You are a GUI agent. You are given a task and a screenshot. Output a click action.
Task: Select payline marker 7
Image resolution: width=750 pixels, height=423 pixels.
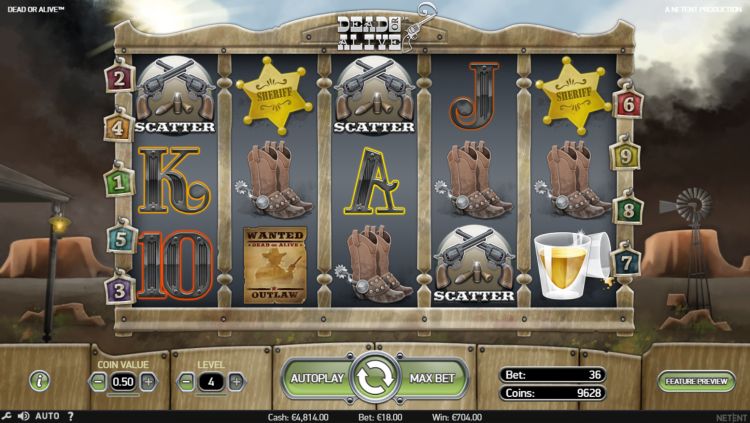(x=627, y=262)
